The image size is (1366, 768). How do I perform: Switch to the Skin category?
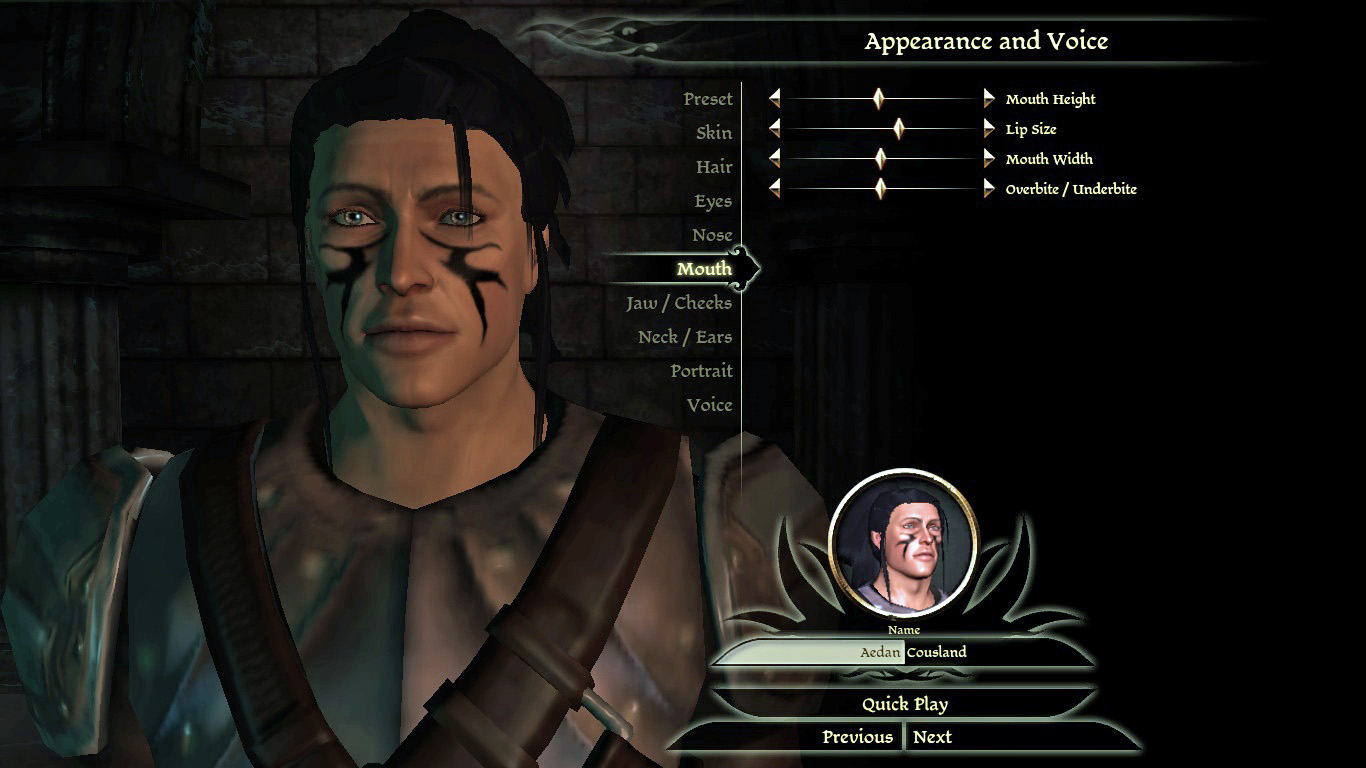(x=714, y=133)
